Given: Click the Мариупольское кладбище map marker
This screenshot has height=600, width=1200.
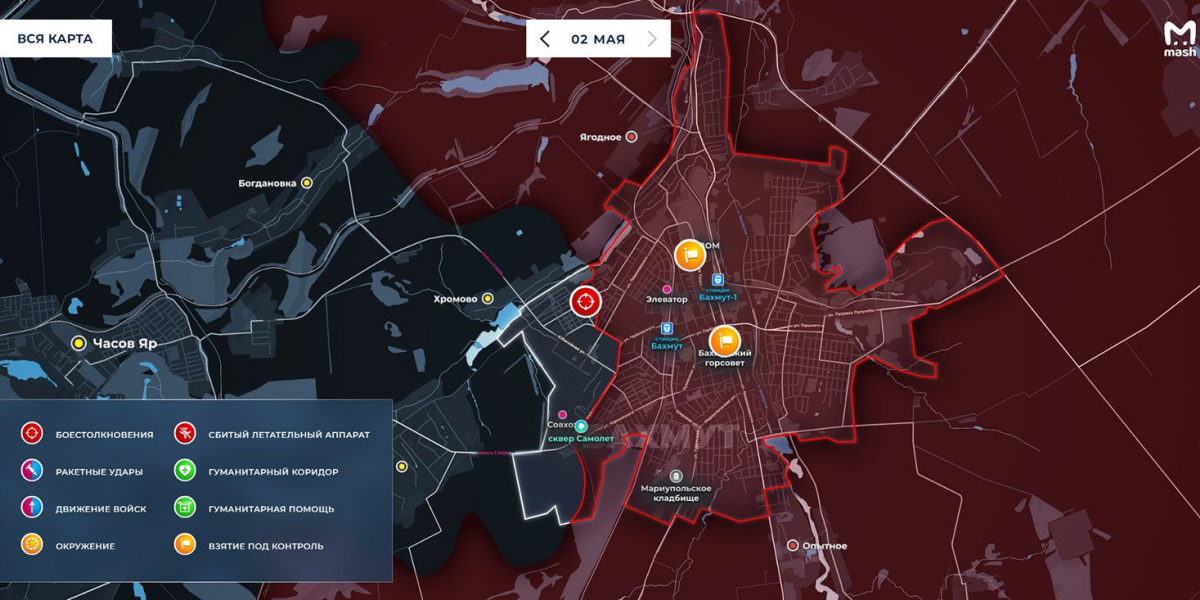Looking at the screenshot, I should (x=676, y=476).
